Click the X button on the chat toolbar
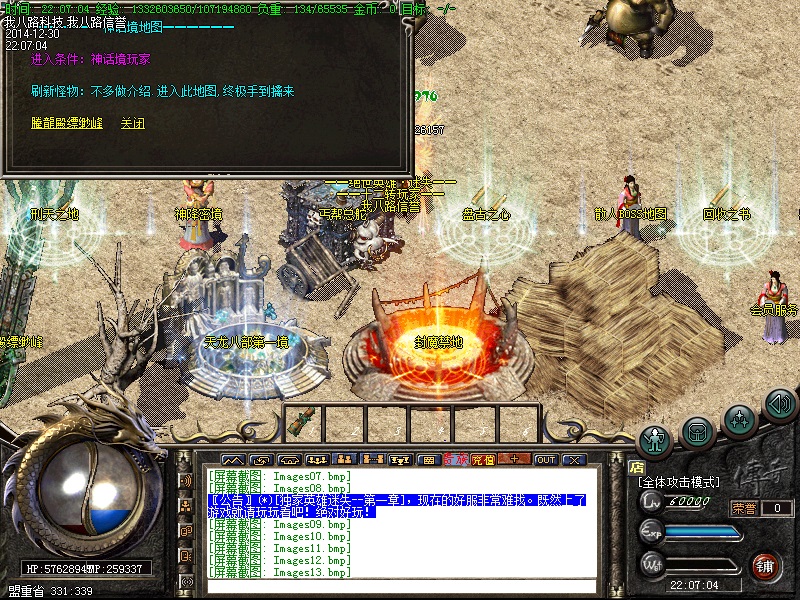800x600 pixels. (573, 460)
